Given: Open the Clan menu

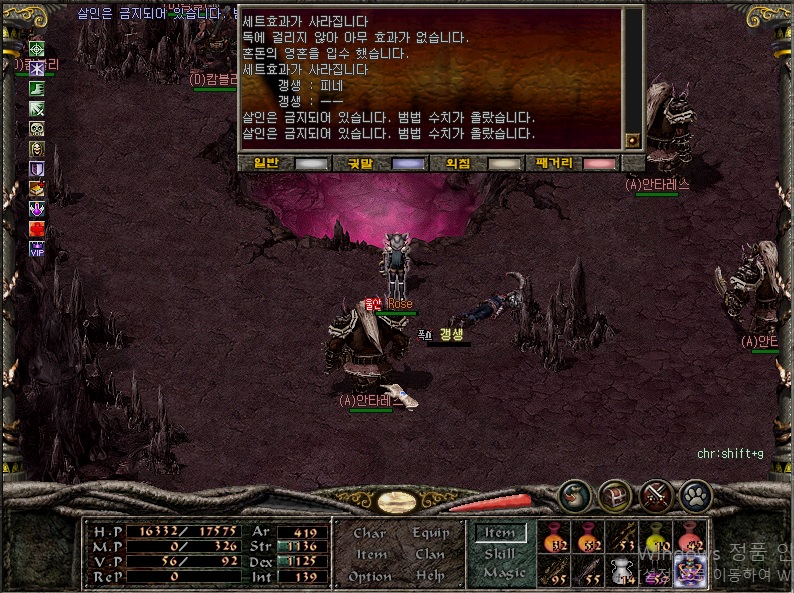Looking at the screenshot, I should click(x=430, y=554).
